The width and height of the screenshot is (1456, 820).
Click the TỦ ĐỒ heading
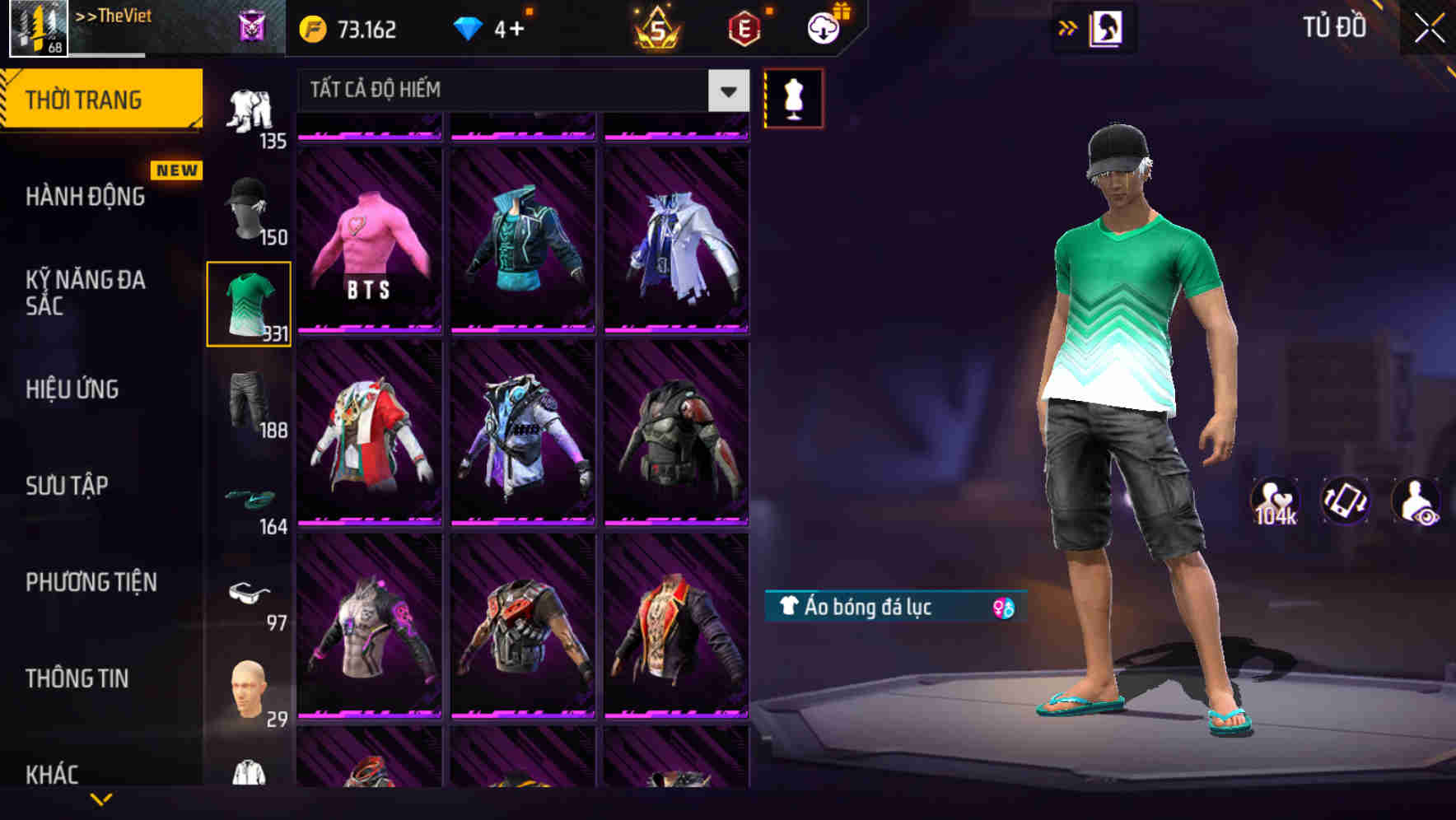tap(1334, 27)
